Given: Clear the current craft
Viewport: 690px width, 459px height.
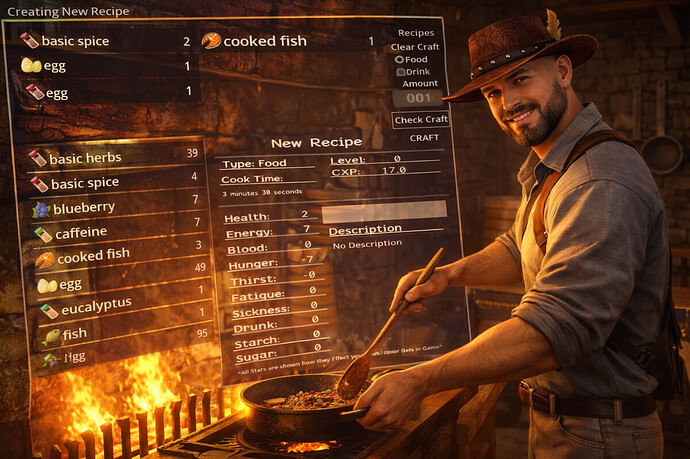Looking at the screenshot, I should pos(415,47).
